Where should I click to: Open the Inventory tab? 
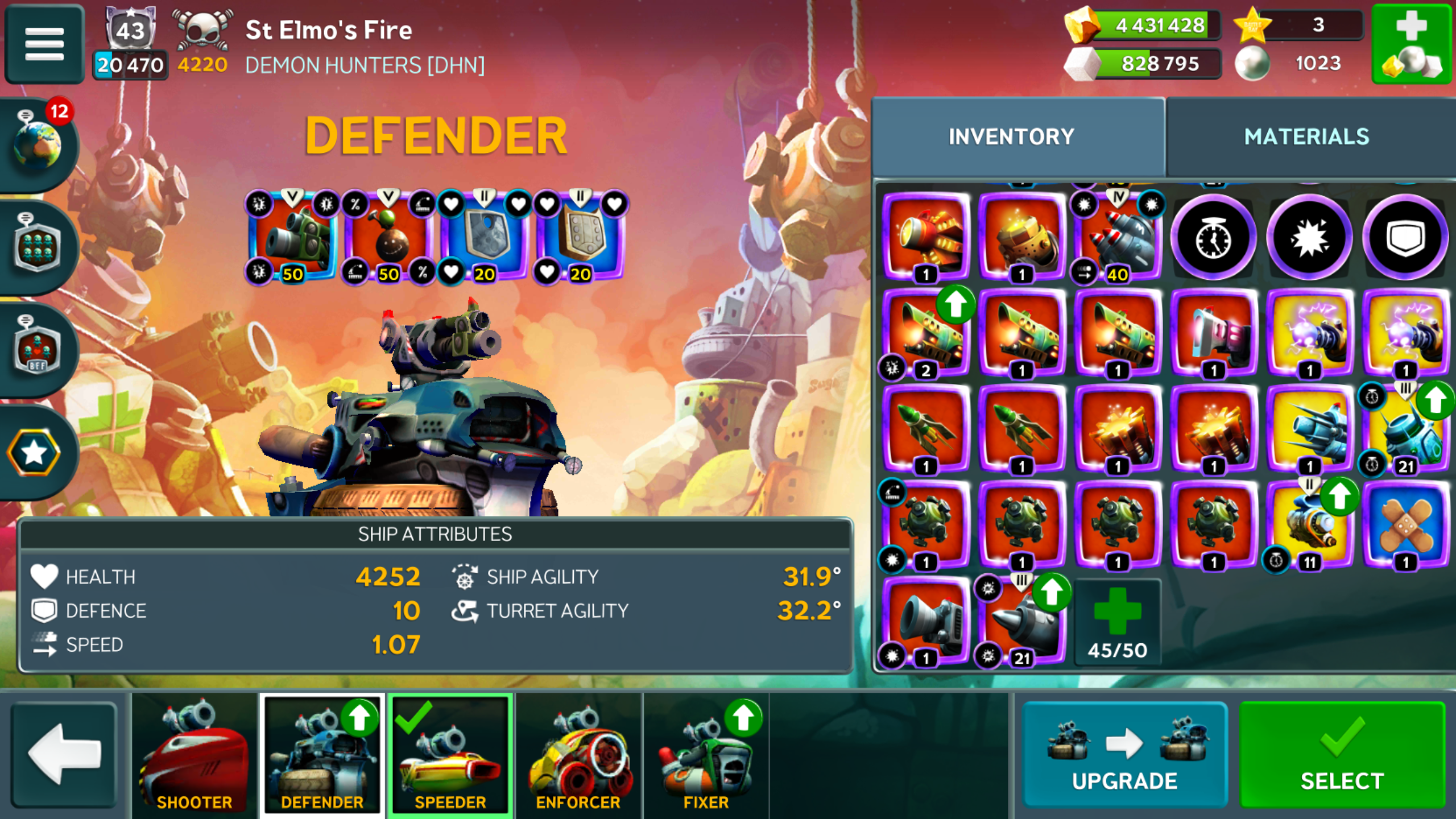click(1011, 136)
